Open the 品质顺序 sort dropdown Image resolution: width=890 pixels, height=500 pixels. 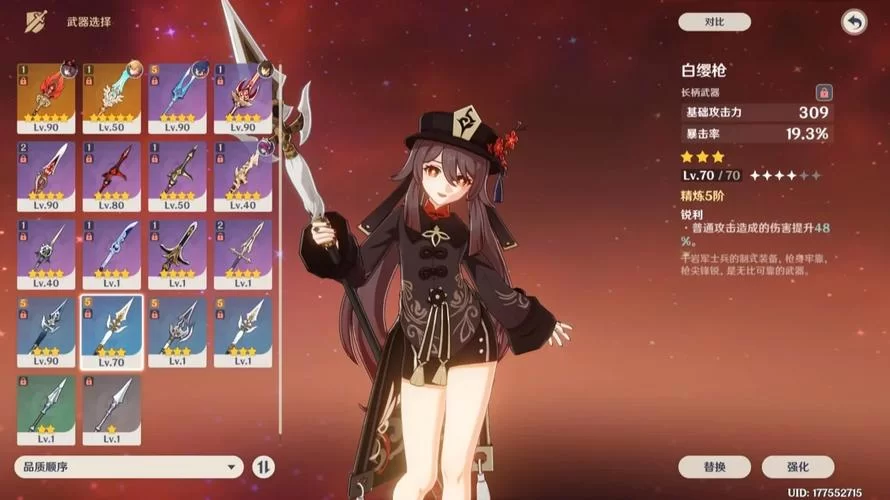click(x=128, y=467)
